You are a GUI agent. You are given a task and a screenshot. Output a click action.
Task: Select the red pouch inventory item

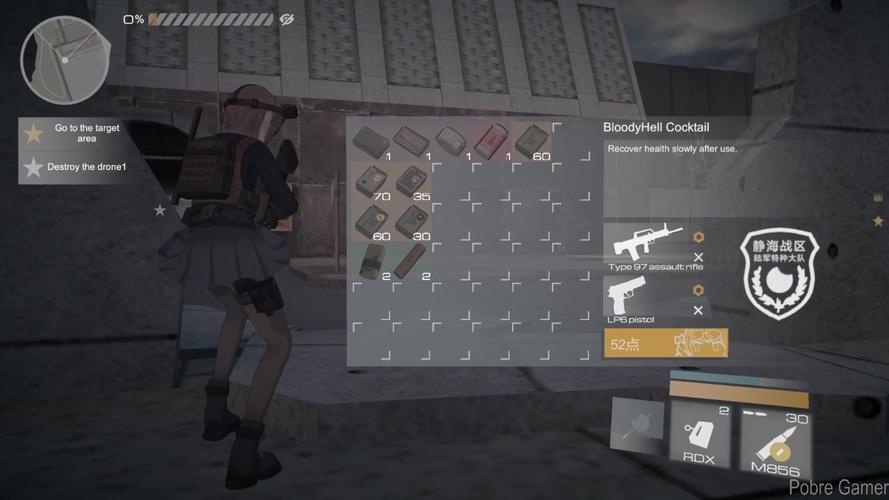(491, 142)
